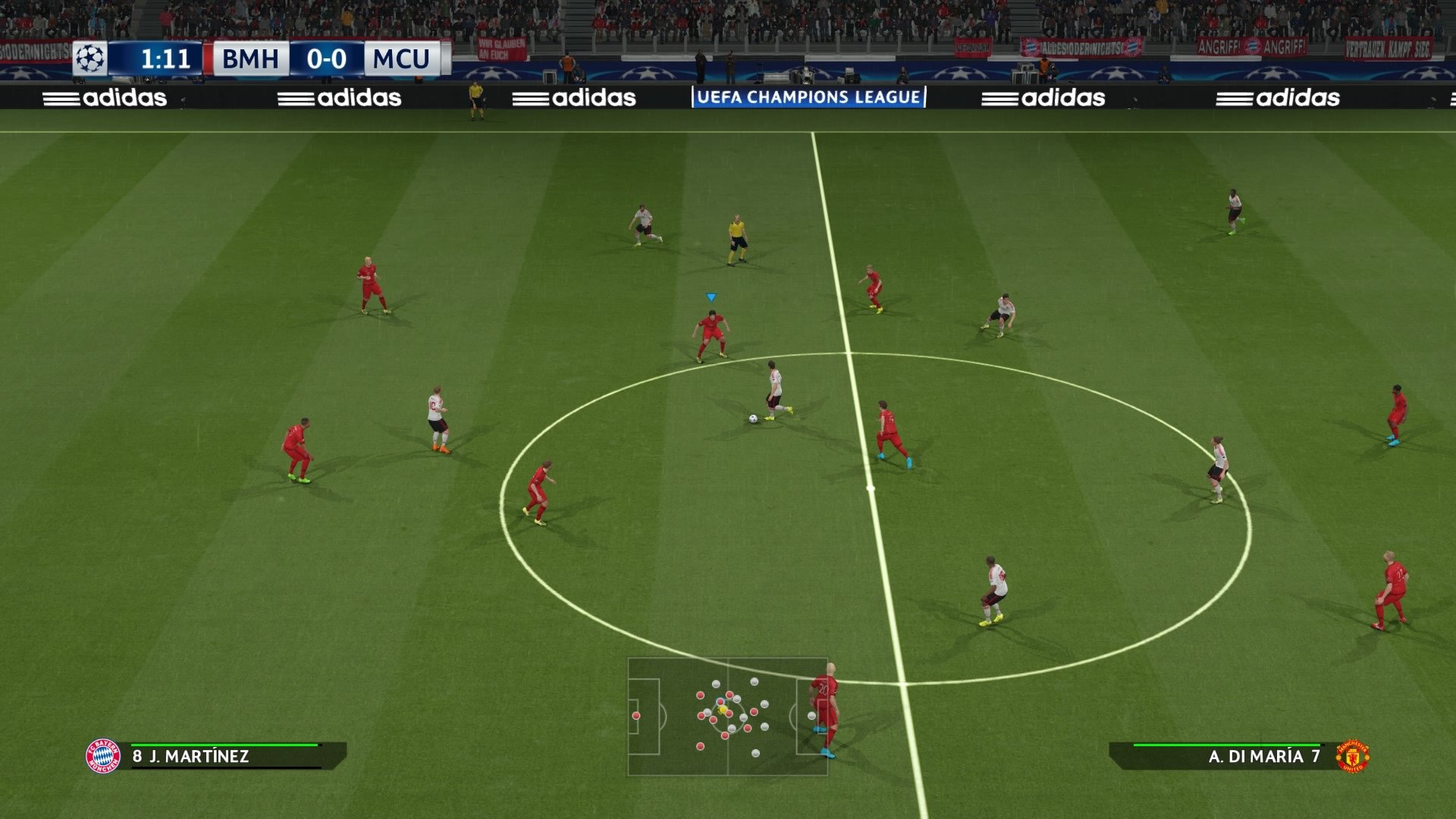Click the blue cursor triangle above the player
The height and width of the screenshot is (819, 1456).
(711, 297)
